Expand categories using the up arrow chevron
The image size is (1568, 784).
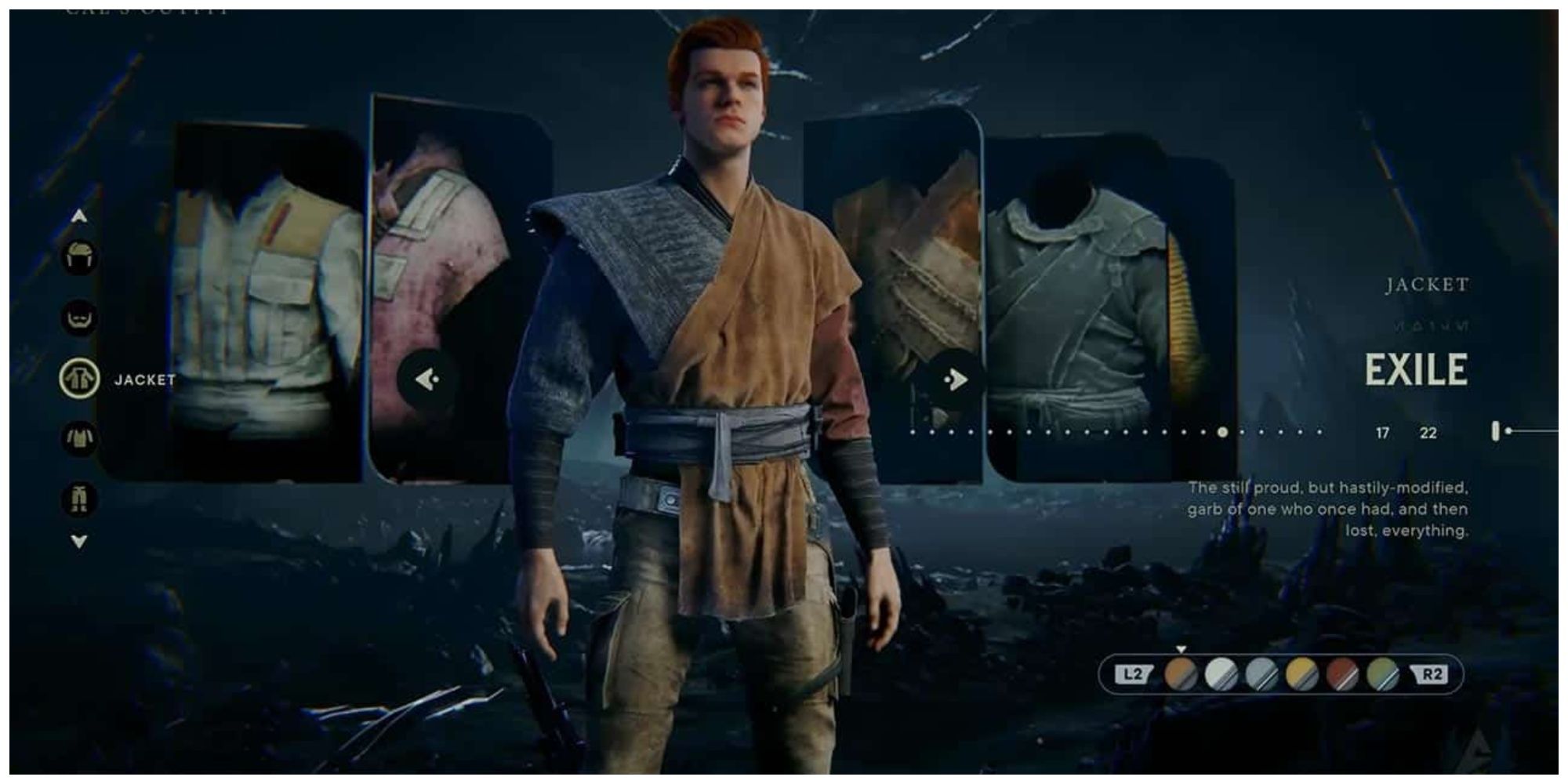coord(79,216)
